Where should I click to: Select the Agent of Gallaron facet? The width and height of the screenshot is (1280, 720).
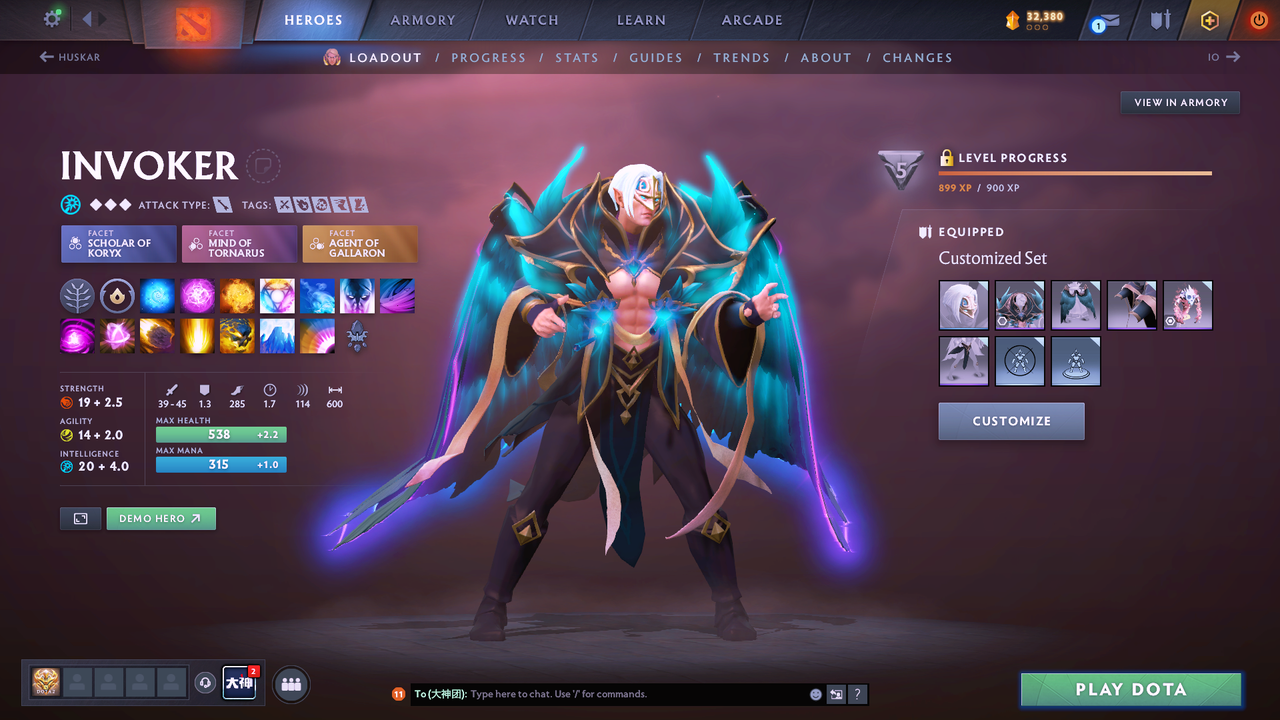tap(360, 243)
